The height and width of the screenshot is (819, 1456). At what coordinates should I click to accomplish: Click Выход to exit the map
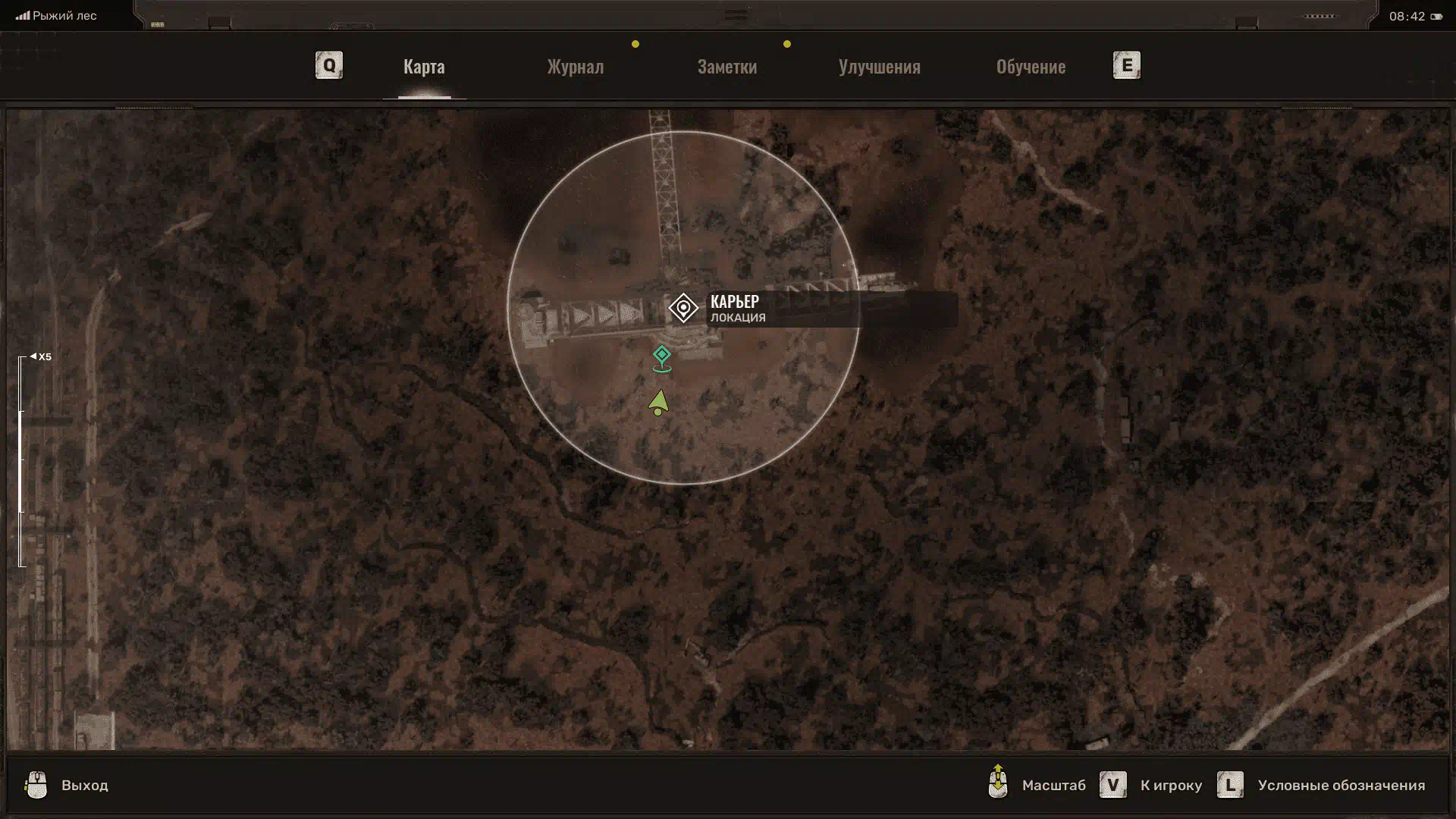pos(84,786)
